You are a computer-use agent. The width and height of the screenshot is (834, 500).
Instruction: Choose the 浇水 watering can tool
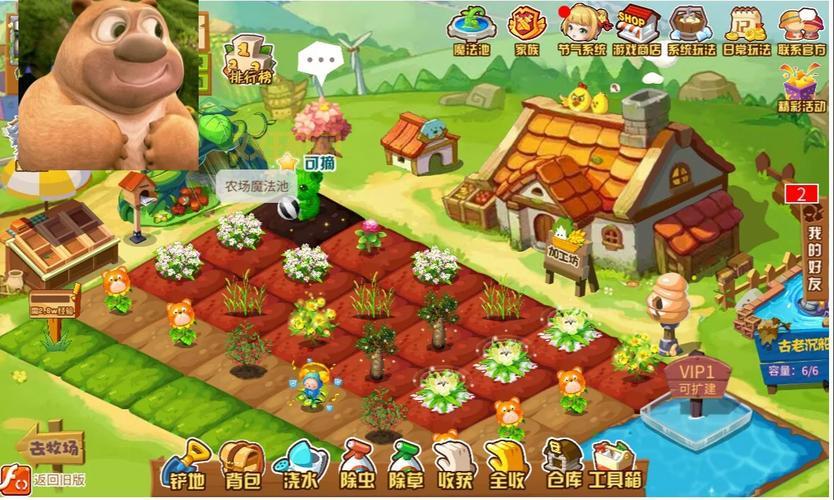point(297,467)
